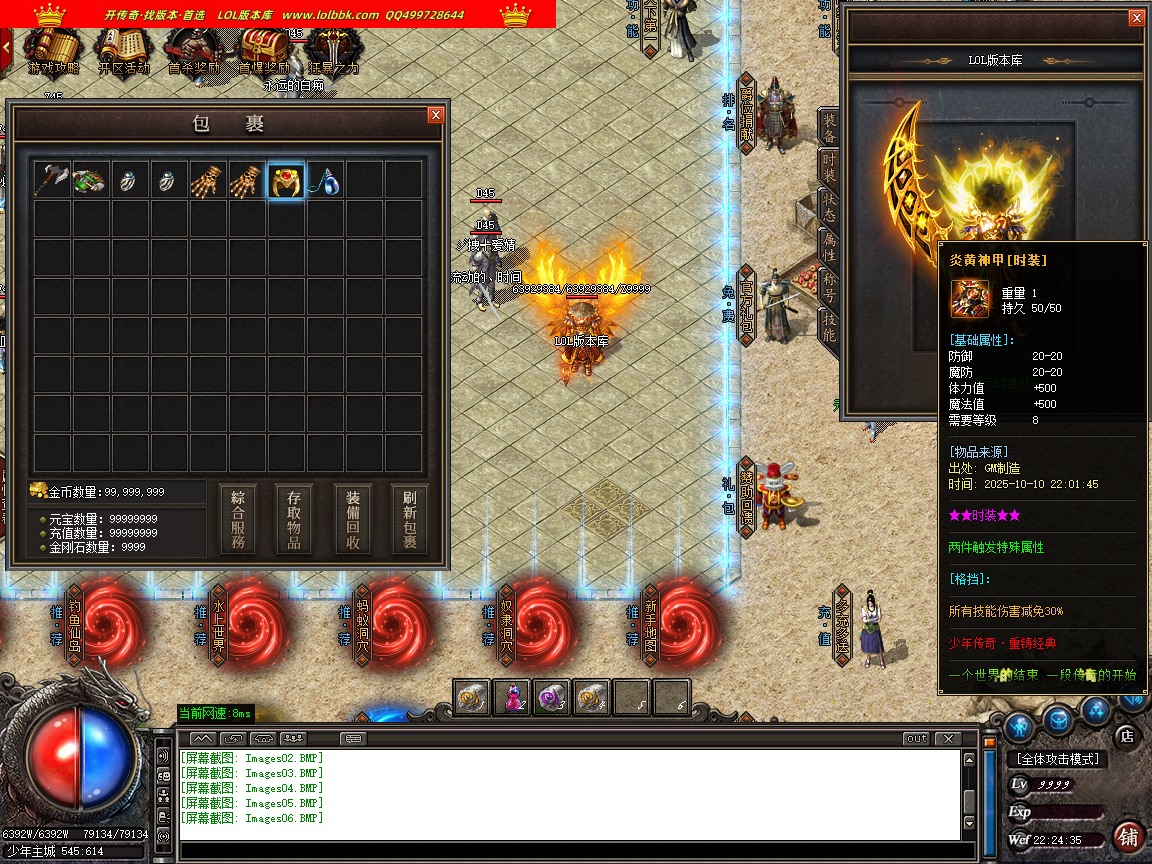Switch to the 时装 fashion tab
This screenshot has height=864, width=1152.
829,169
